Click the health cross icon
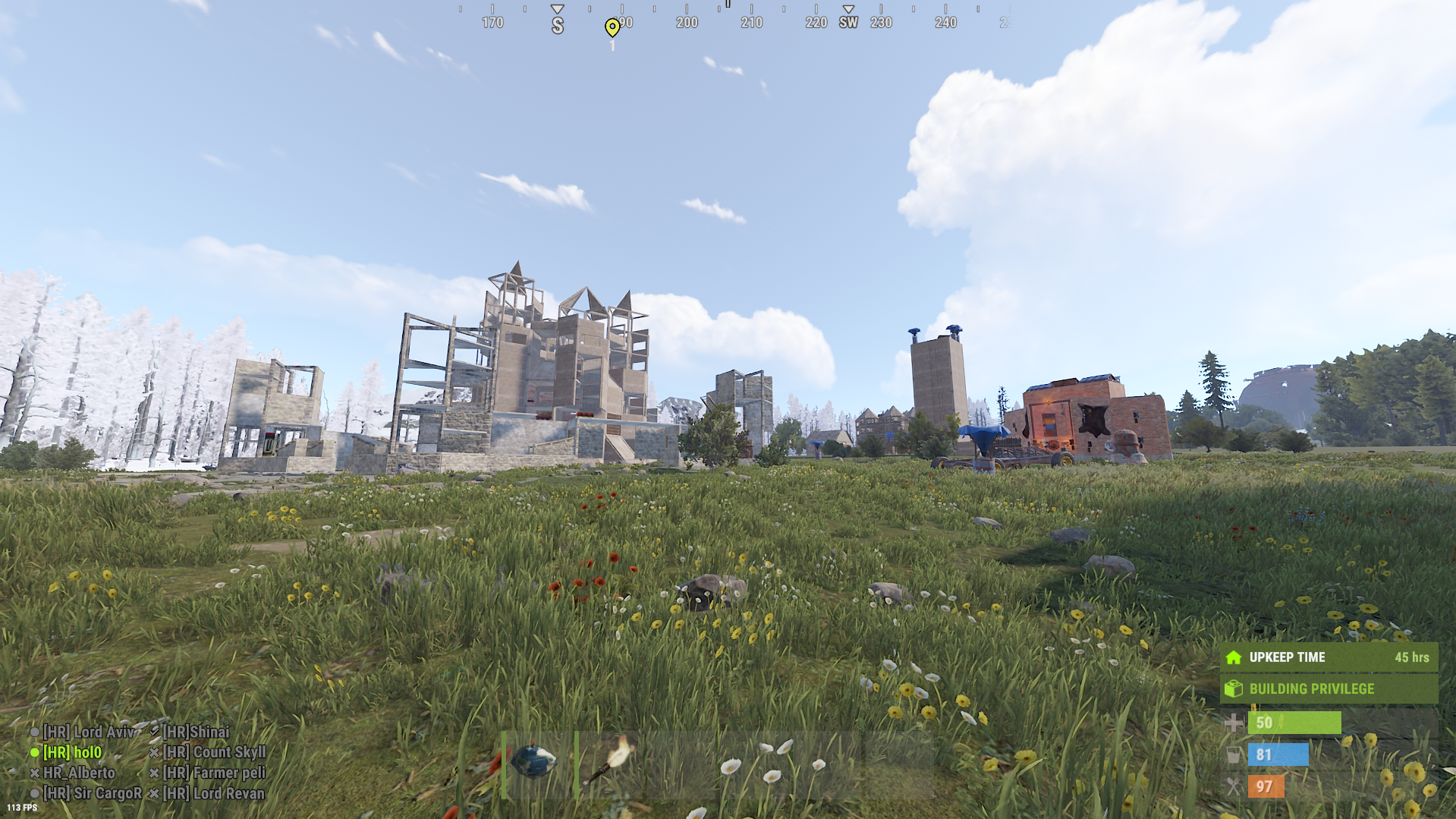The height and width of the screenshot is (819, 1456). [x=1233, y=722]
